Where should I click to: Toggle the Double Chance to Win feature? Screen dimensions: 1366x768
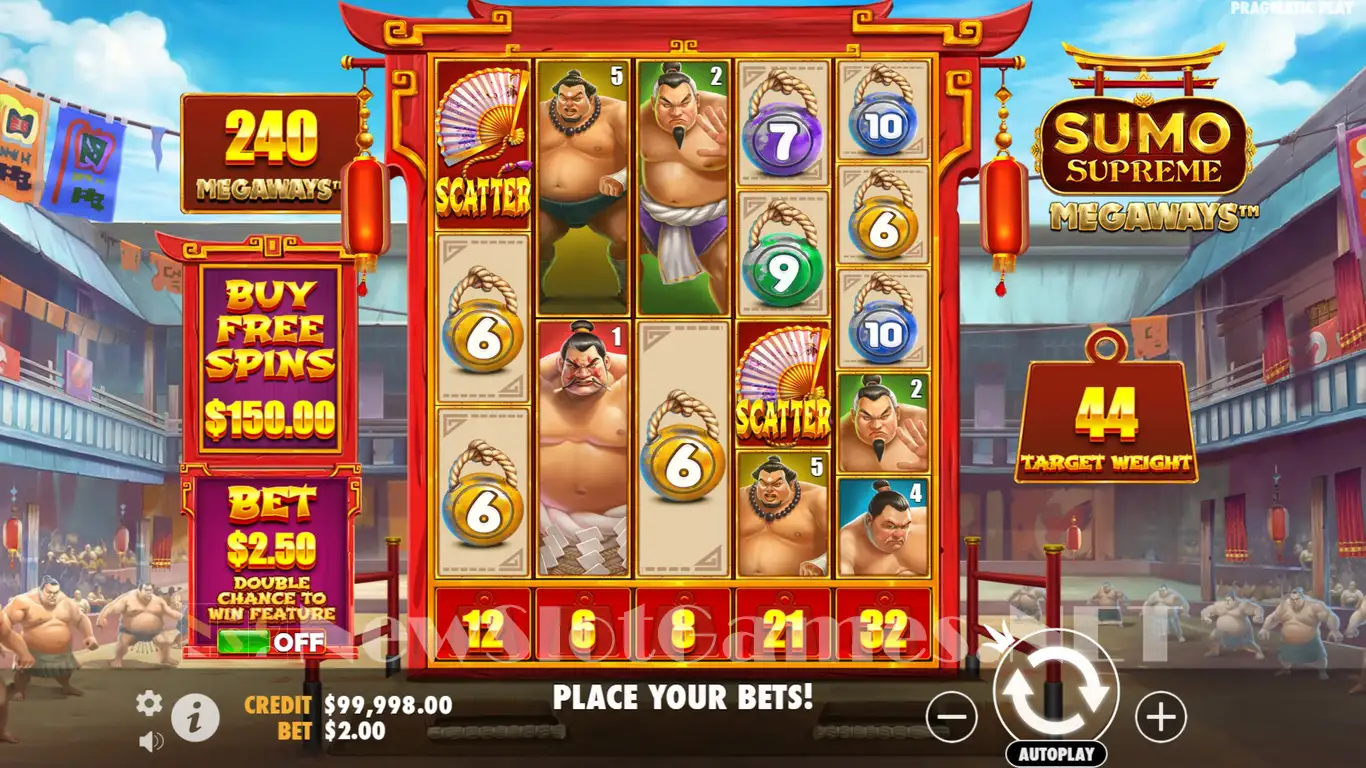[270, 642]
